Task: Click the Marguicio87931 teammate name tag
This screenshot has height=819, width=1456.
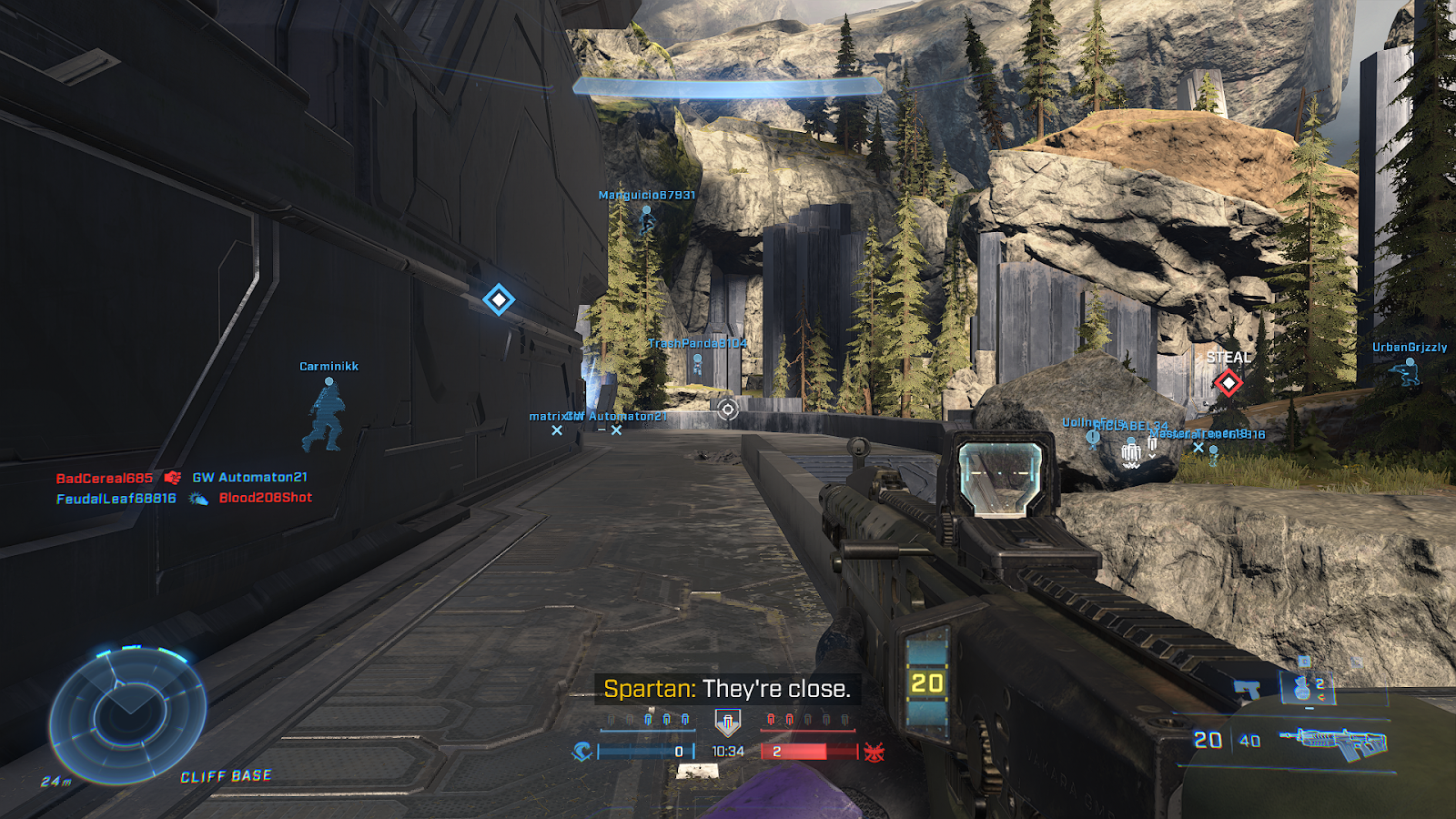Action: [646, 196]
